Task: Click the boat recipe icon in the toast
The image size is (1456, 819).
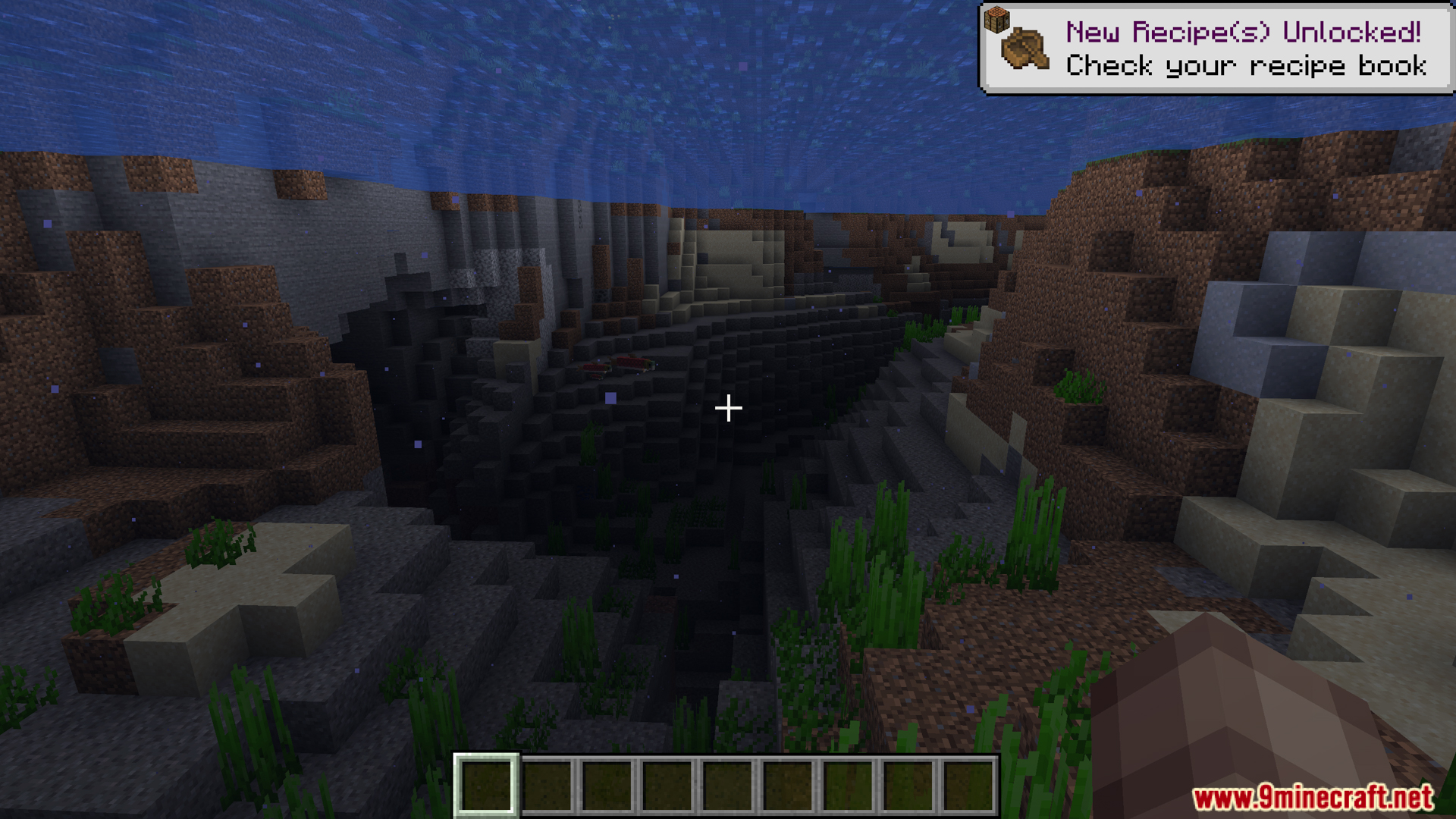Action: (1025, 50)
